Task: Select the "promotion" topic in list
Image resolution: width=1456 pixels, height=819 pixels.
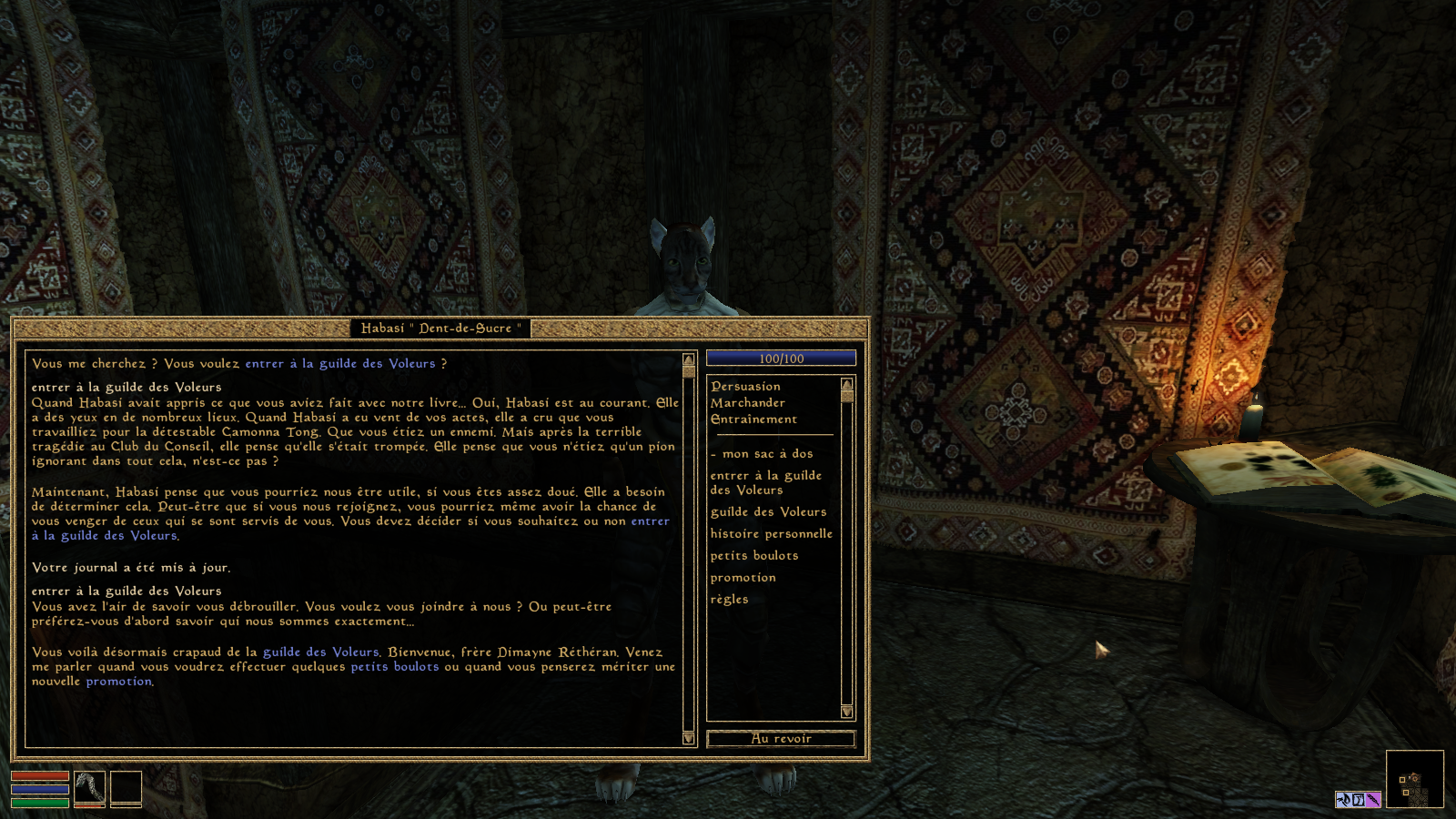Action: (x=743, y=578)
